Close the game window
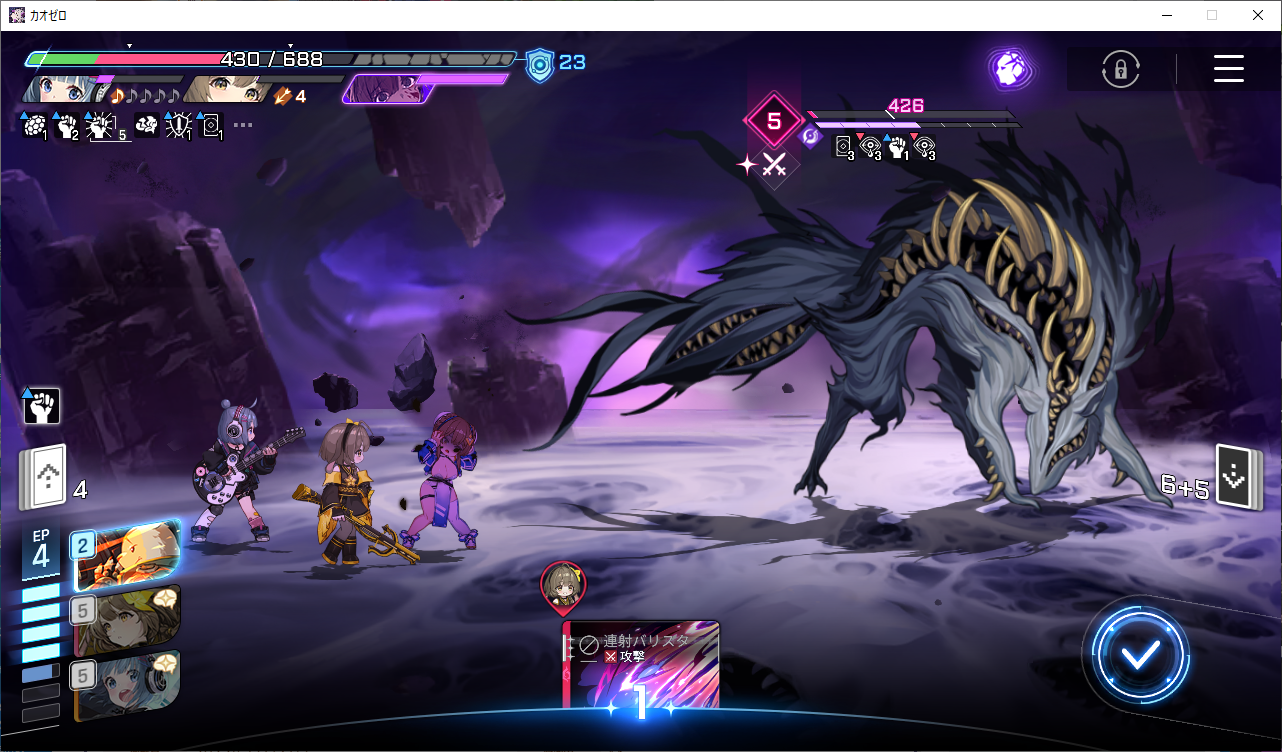1282x752 pixels. pos(1257,15)
